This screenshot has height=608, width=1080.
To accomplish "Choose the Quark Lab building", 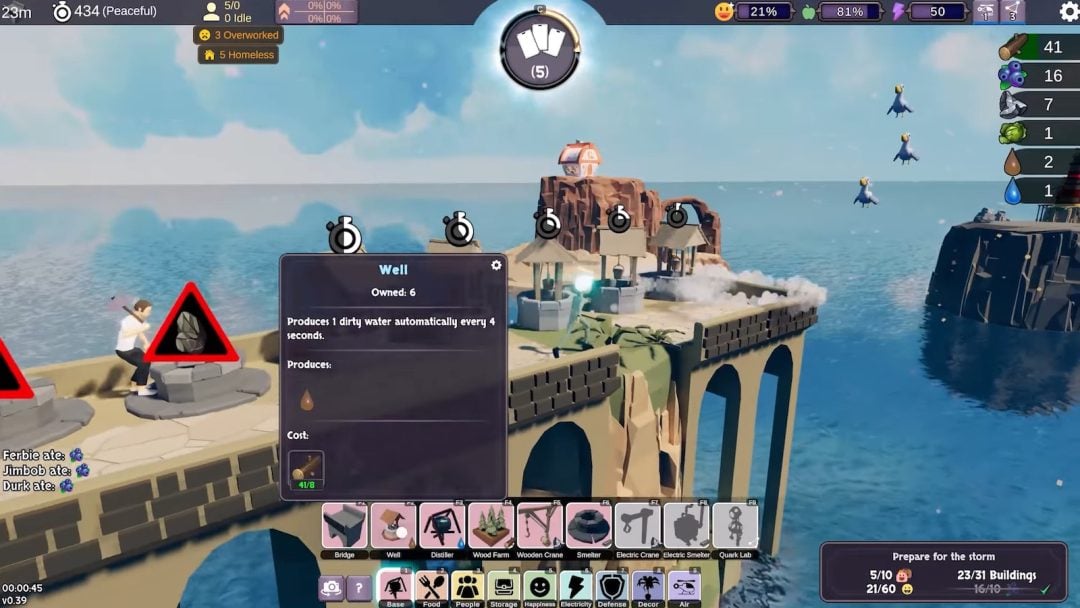I will [x=735, y=526].
